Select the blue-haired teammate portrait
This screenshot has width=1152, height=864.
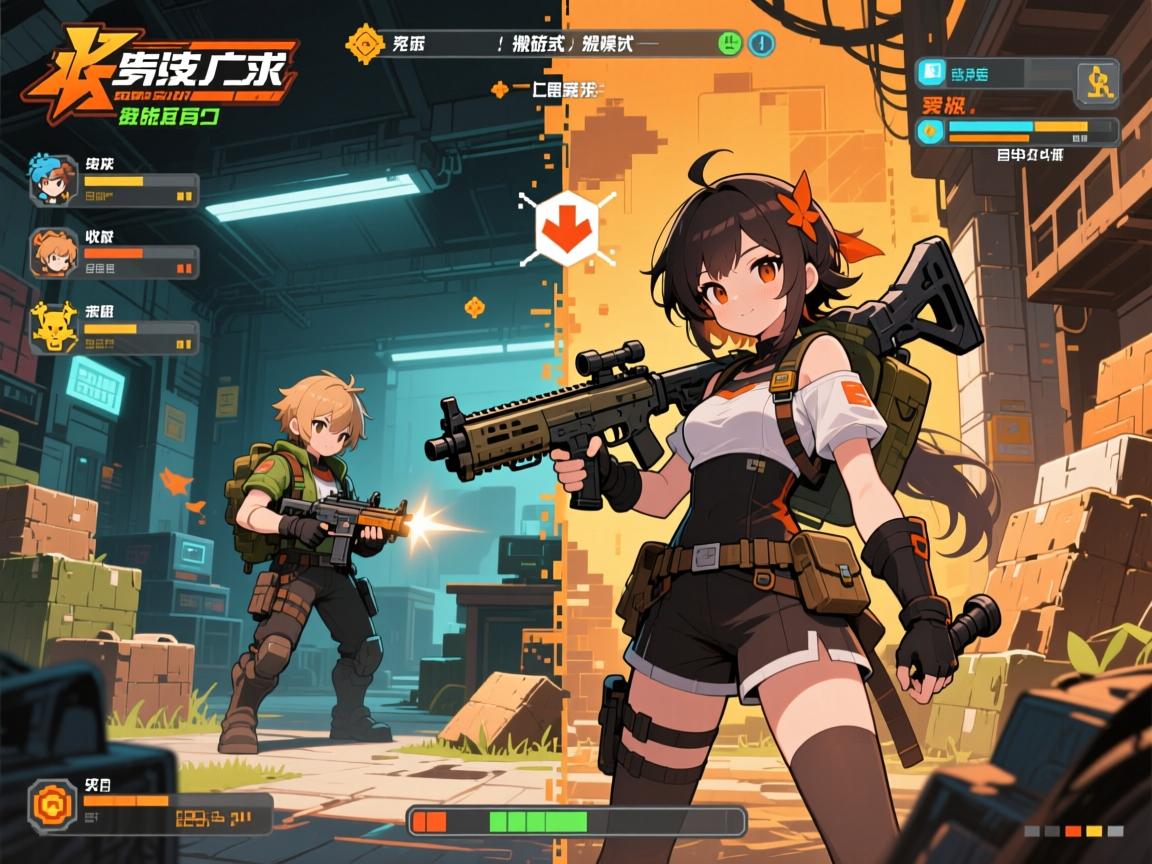click(x=54, y=180)
